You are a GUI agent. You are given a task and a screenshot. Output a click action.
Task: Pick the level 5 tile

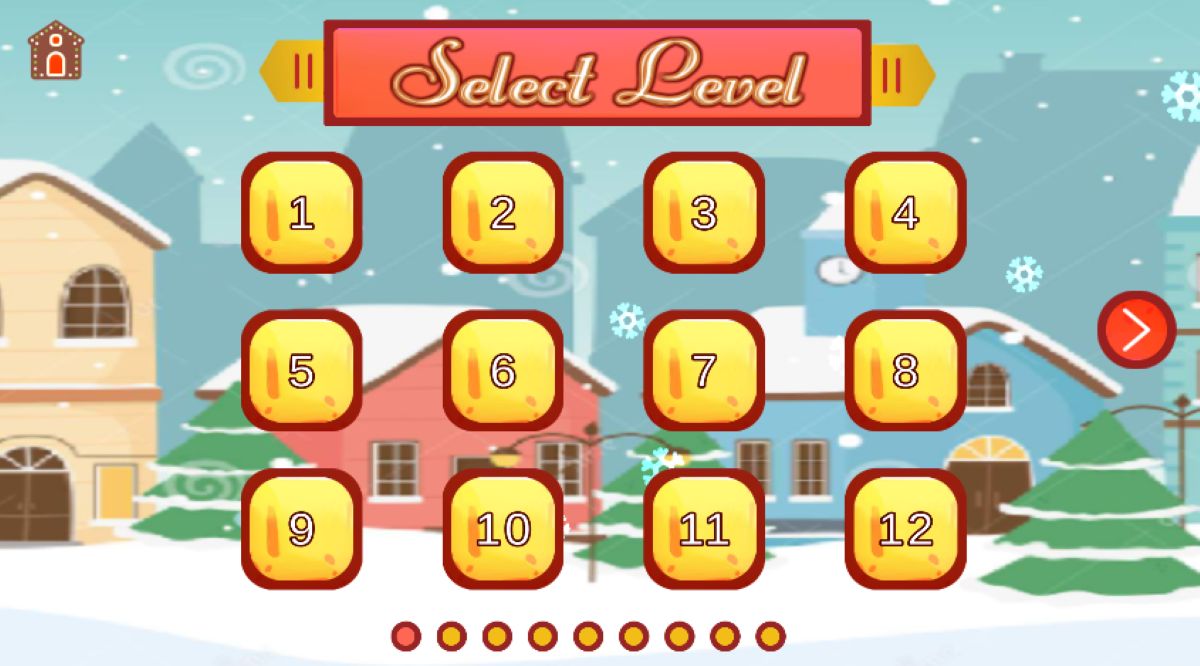[301, 371]
